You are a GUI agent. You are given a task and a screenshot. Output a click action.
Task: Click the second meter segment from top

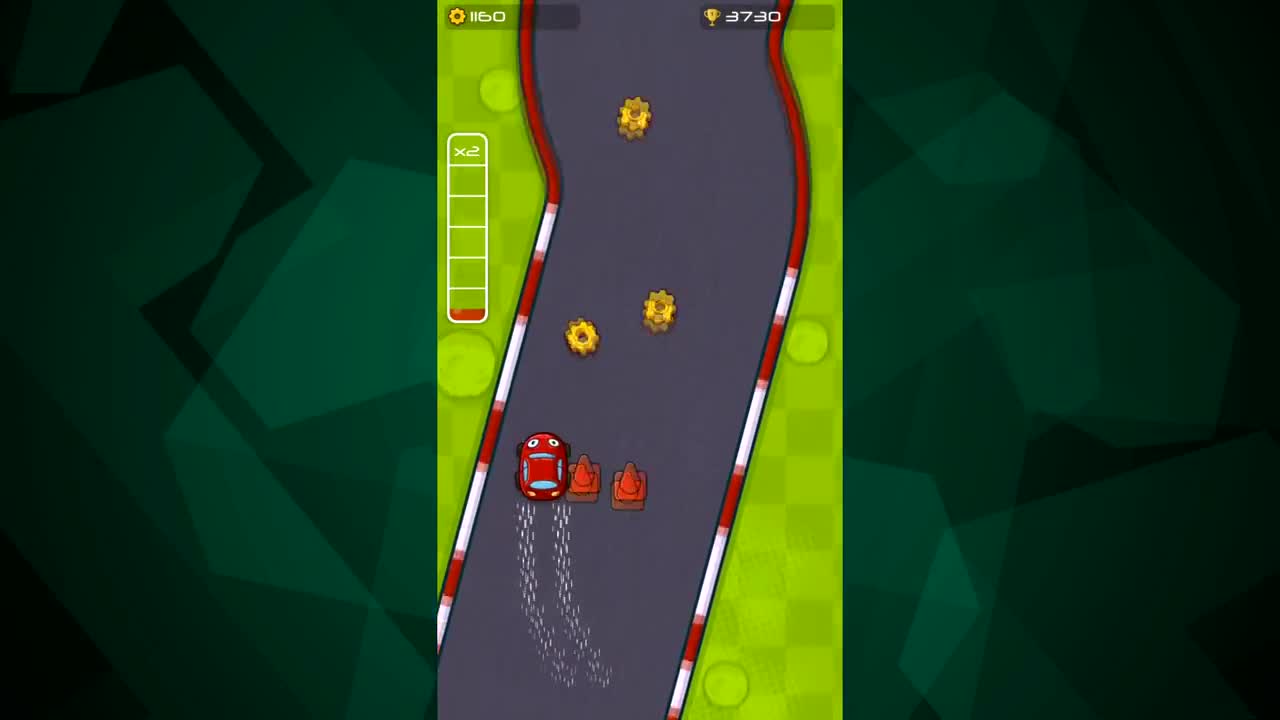(467, 210)
